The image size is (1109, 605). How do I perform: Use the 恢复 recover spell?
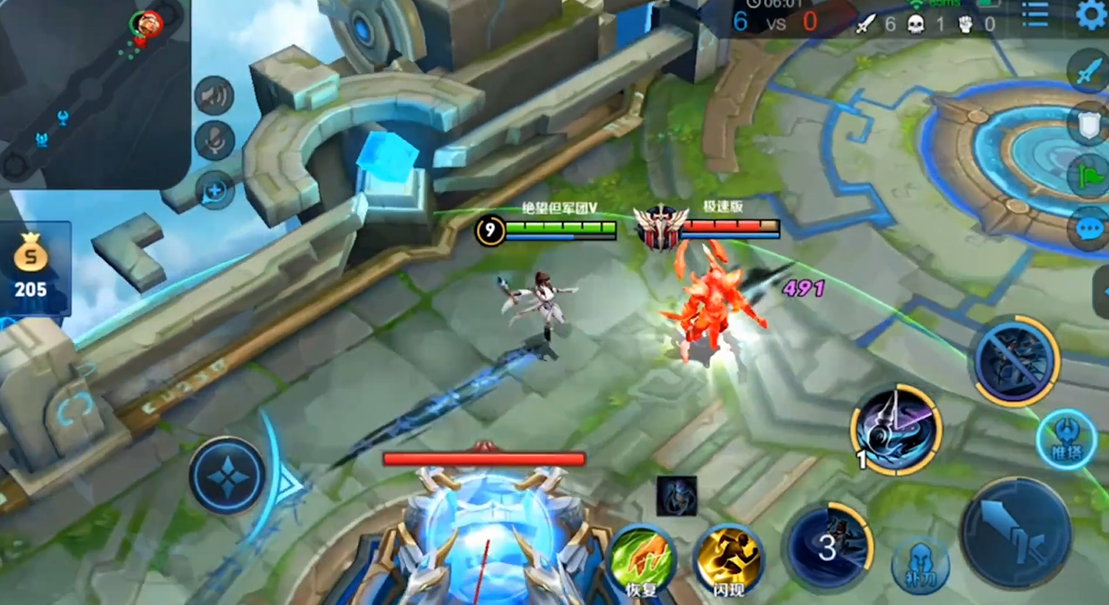tap(640, 557)
